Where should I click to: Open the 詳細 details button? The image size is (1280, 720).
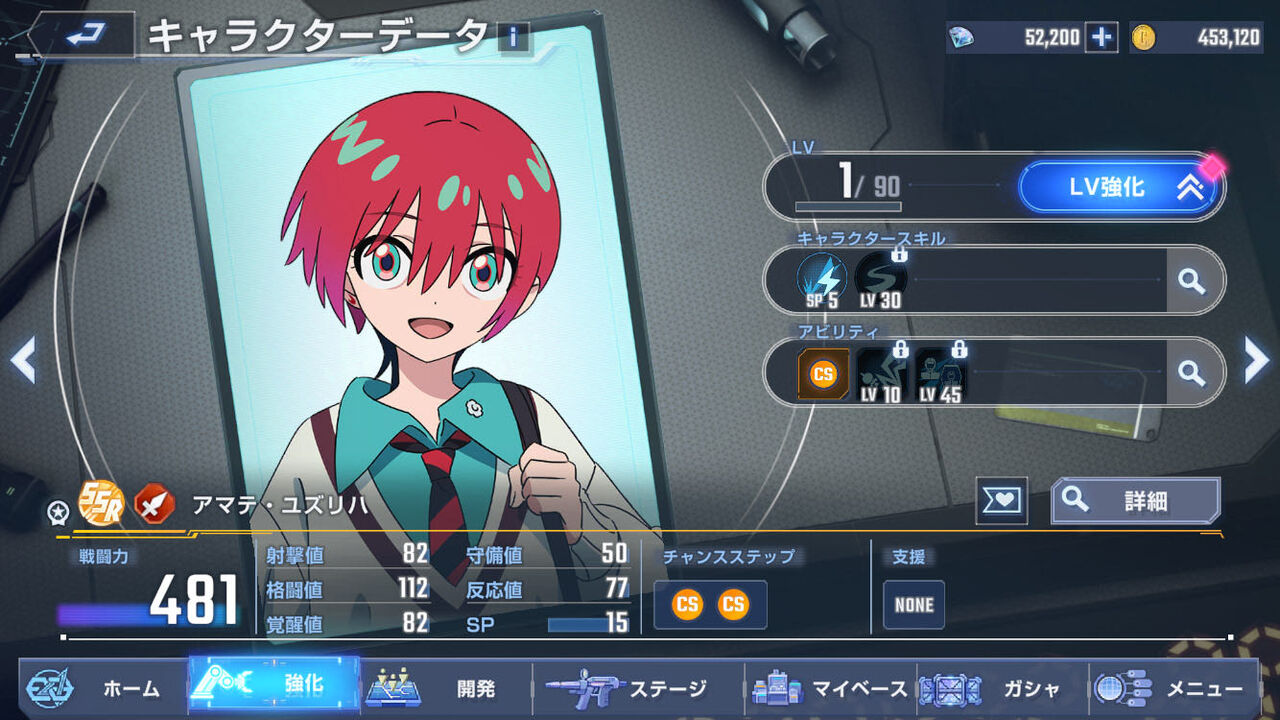click(x=1135, y=500)
